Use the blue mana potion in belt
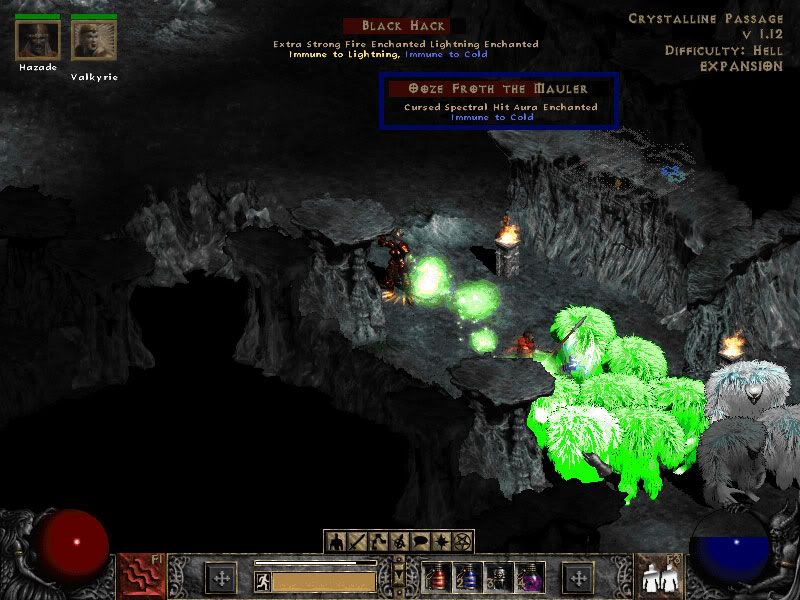Screen dimensions: 800x600 [x=468, y=577]
